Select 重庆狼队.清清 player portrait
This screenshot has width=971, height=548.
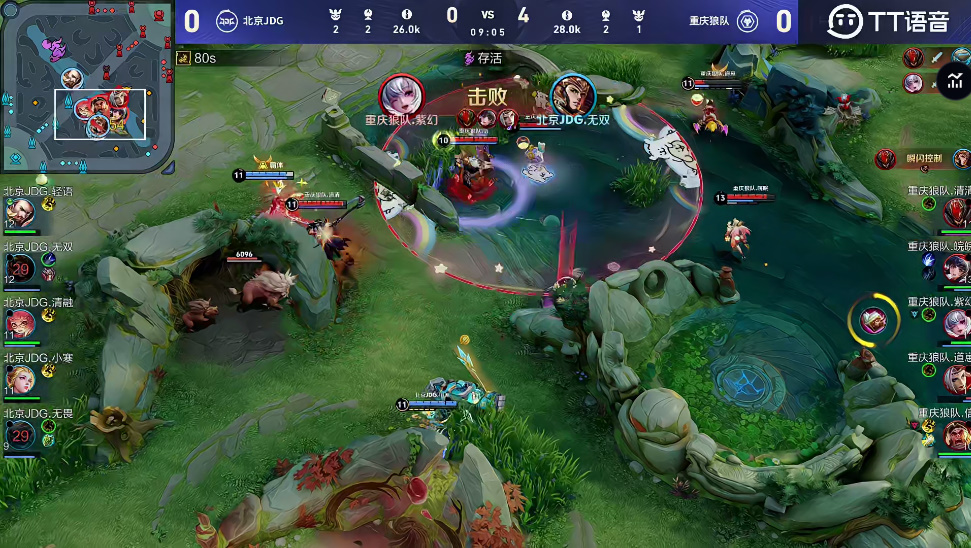955,211
